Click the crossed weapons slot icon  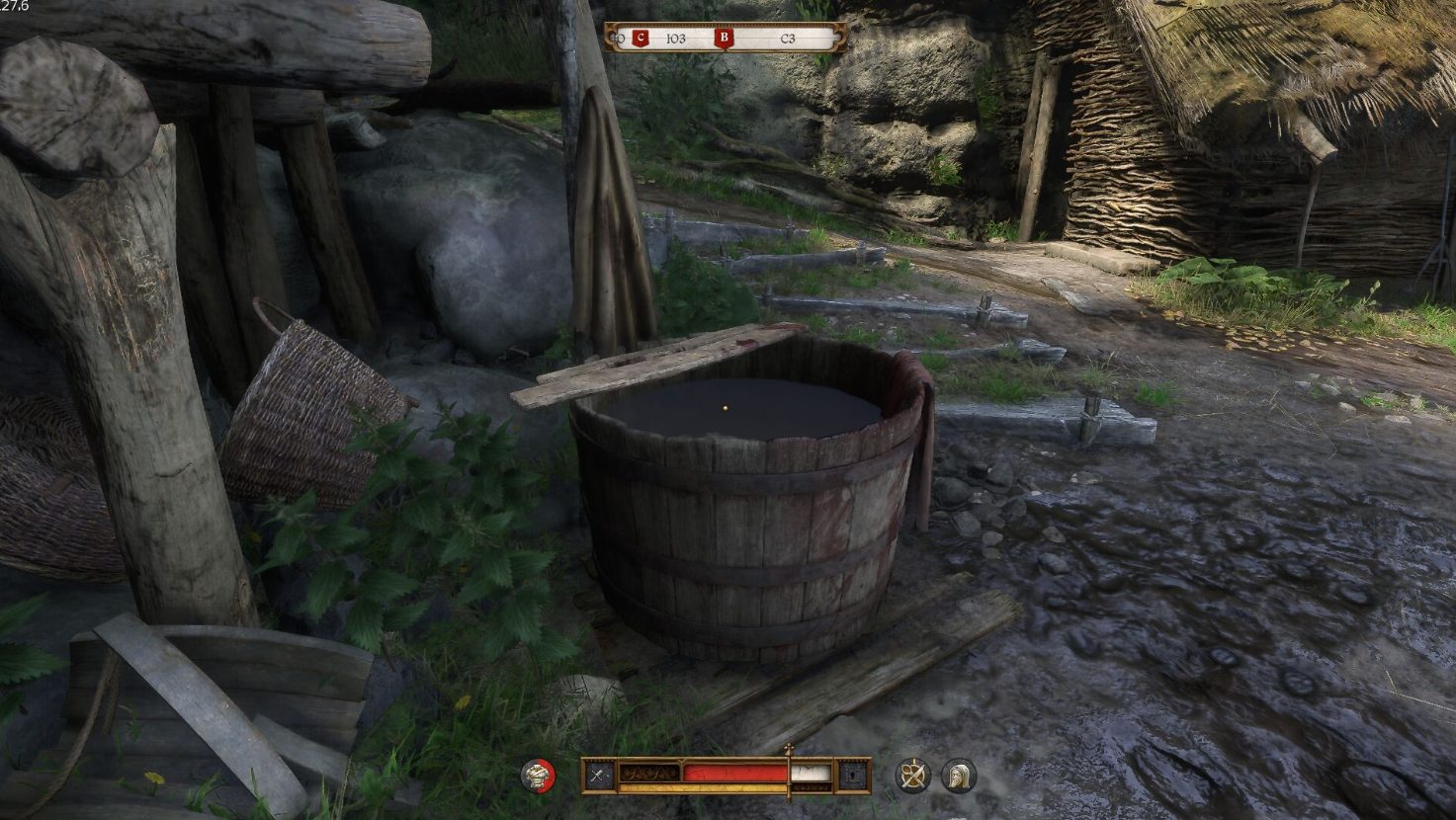[x=598, y=776]
